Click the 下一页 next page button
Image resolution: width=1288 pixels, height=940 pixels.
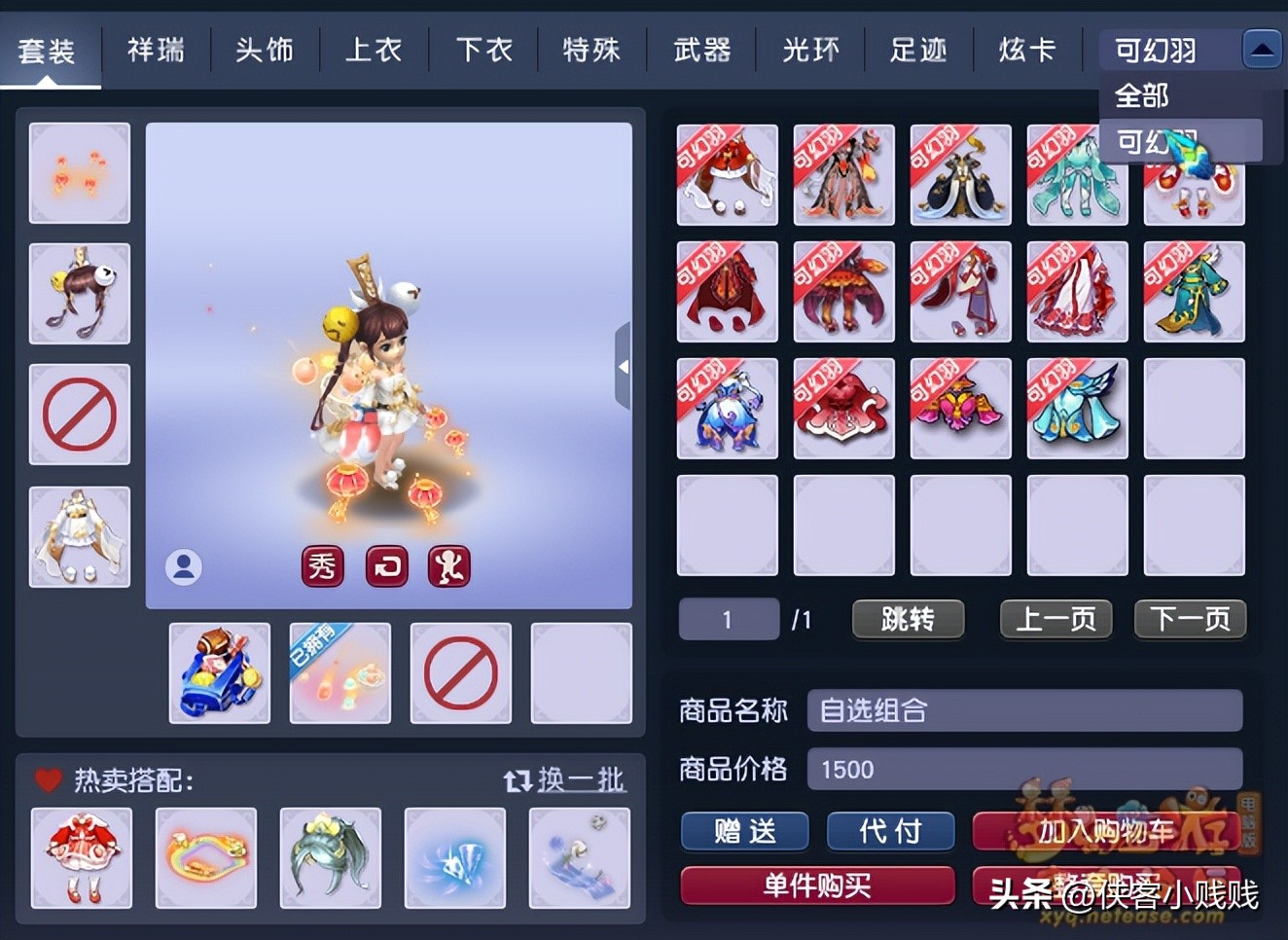tap(1190, 619)
